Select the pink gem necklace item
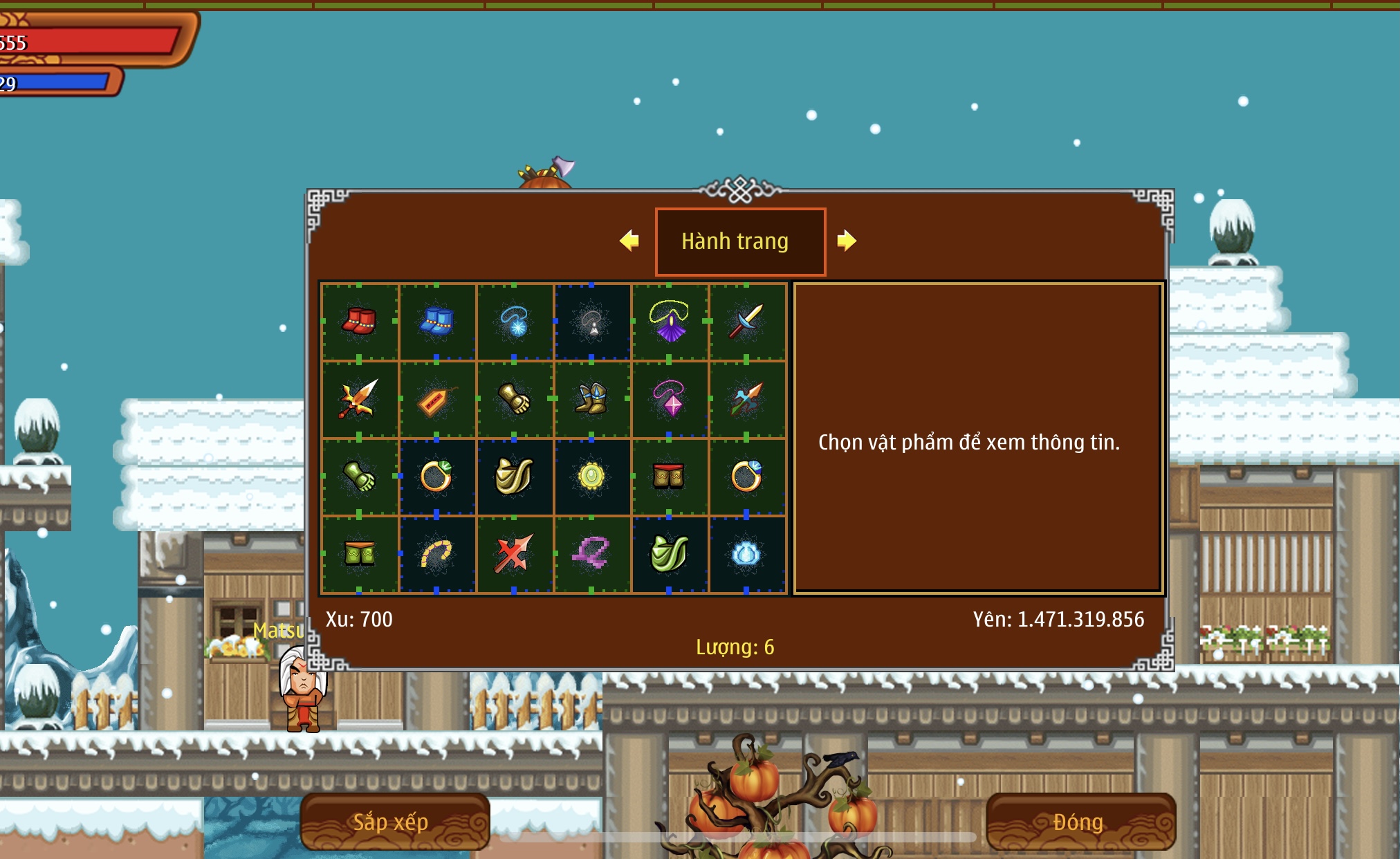Image resolution: width=1400 pixels, height=859 pixels. click(x=669, y=400)
